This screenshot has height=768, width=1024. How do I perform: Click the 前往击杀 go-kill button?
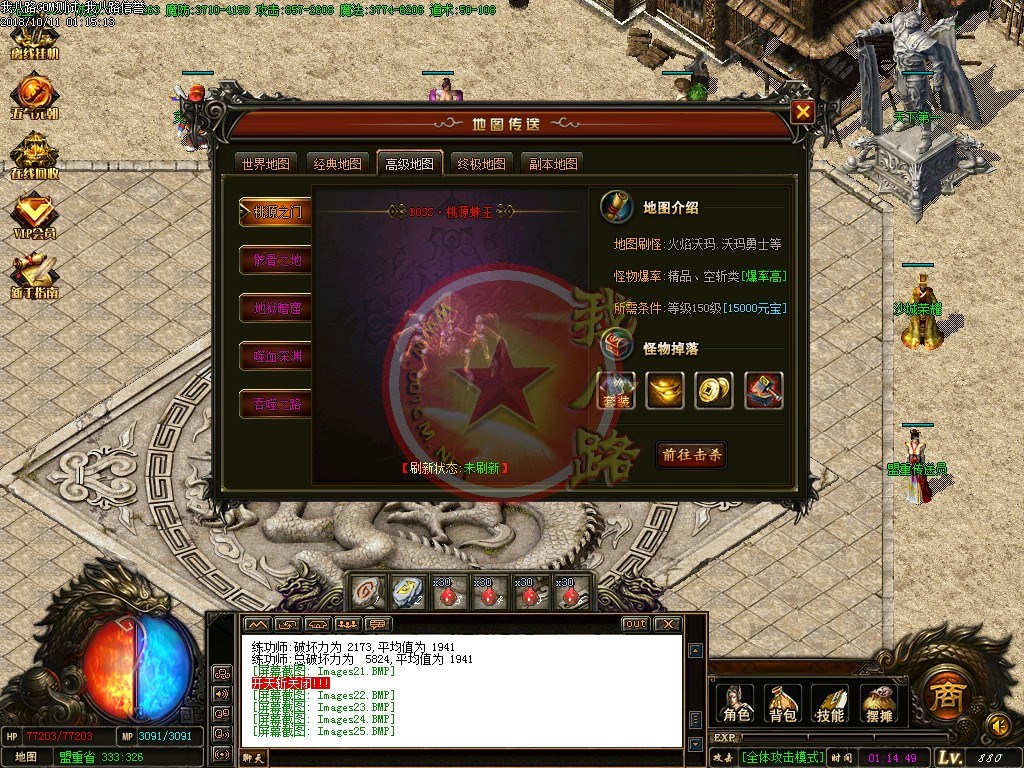pyautogui.click(x=691, y=454)
